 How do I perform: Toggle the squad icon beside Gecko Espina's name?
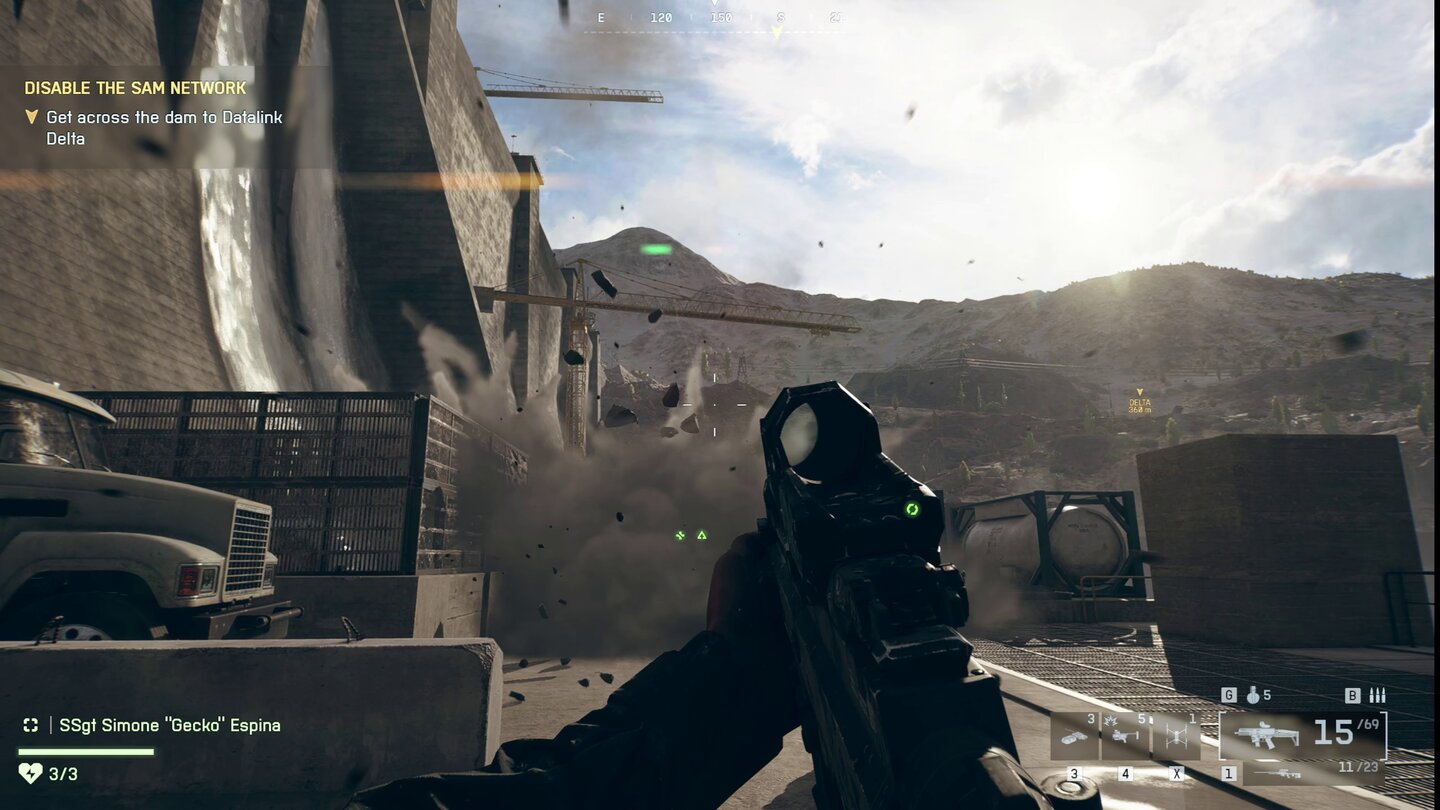tap(30, 724)
